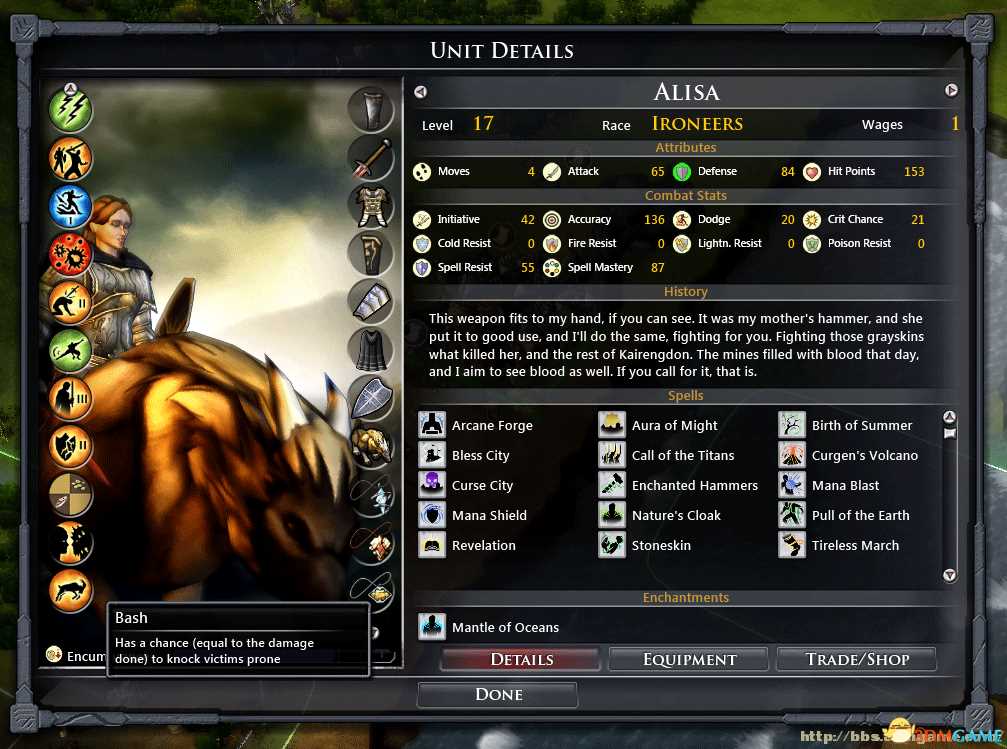Choose the Birth of Summer spell

coord(847,425)
